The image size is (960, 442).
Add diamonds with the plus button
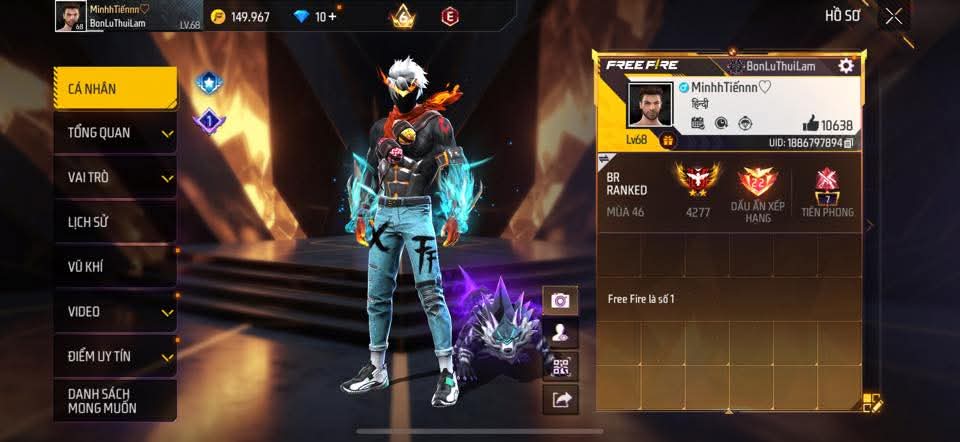tap(333, 17)
